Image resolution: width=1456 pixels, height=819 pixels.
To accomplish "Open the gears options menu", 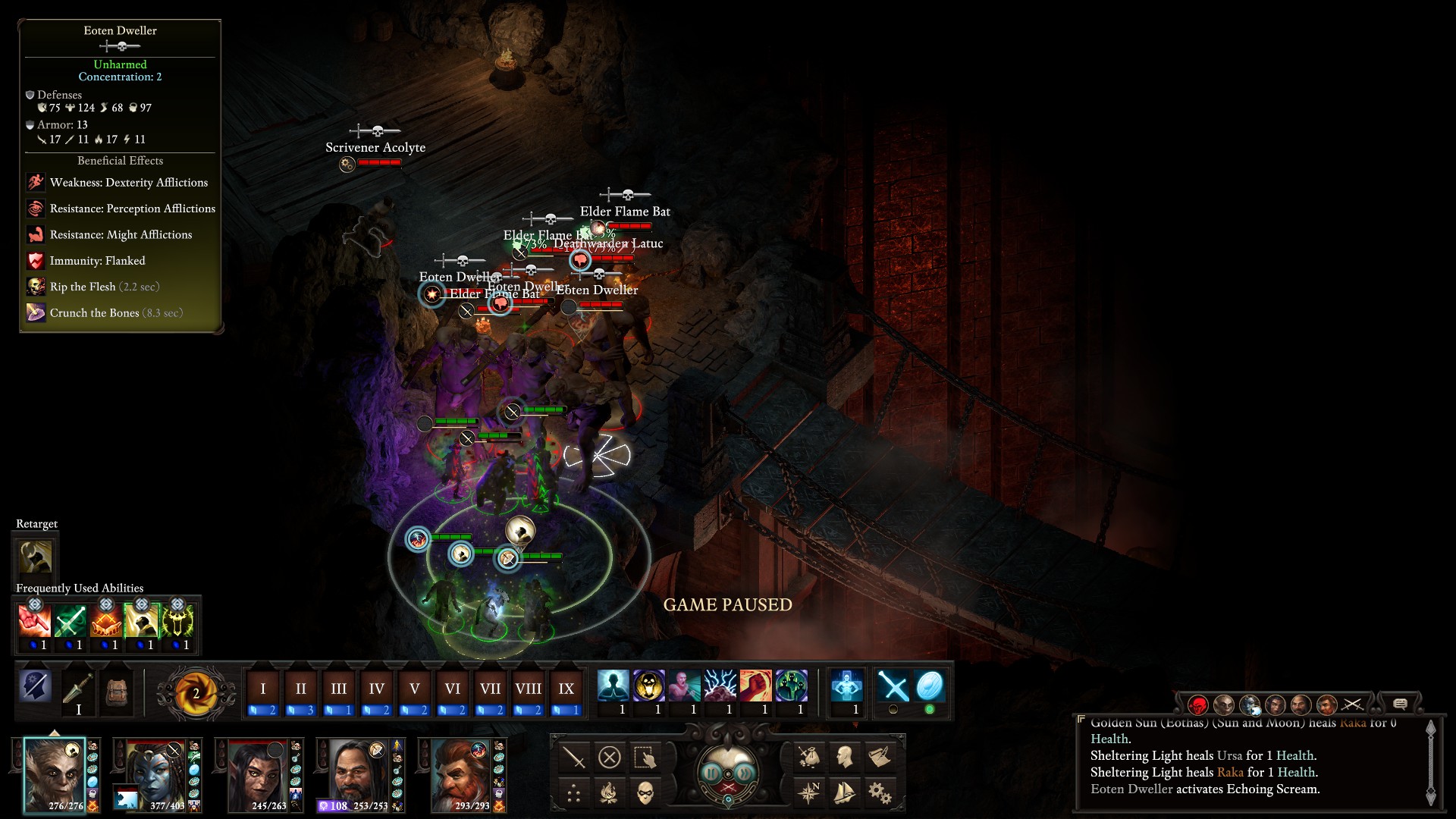I will click(880, 793).
